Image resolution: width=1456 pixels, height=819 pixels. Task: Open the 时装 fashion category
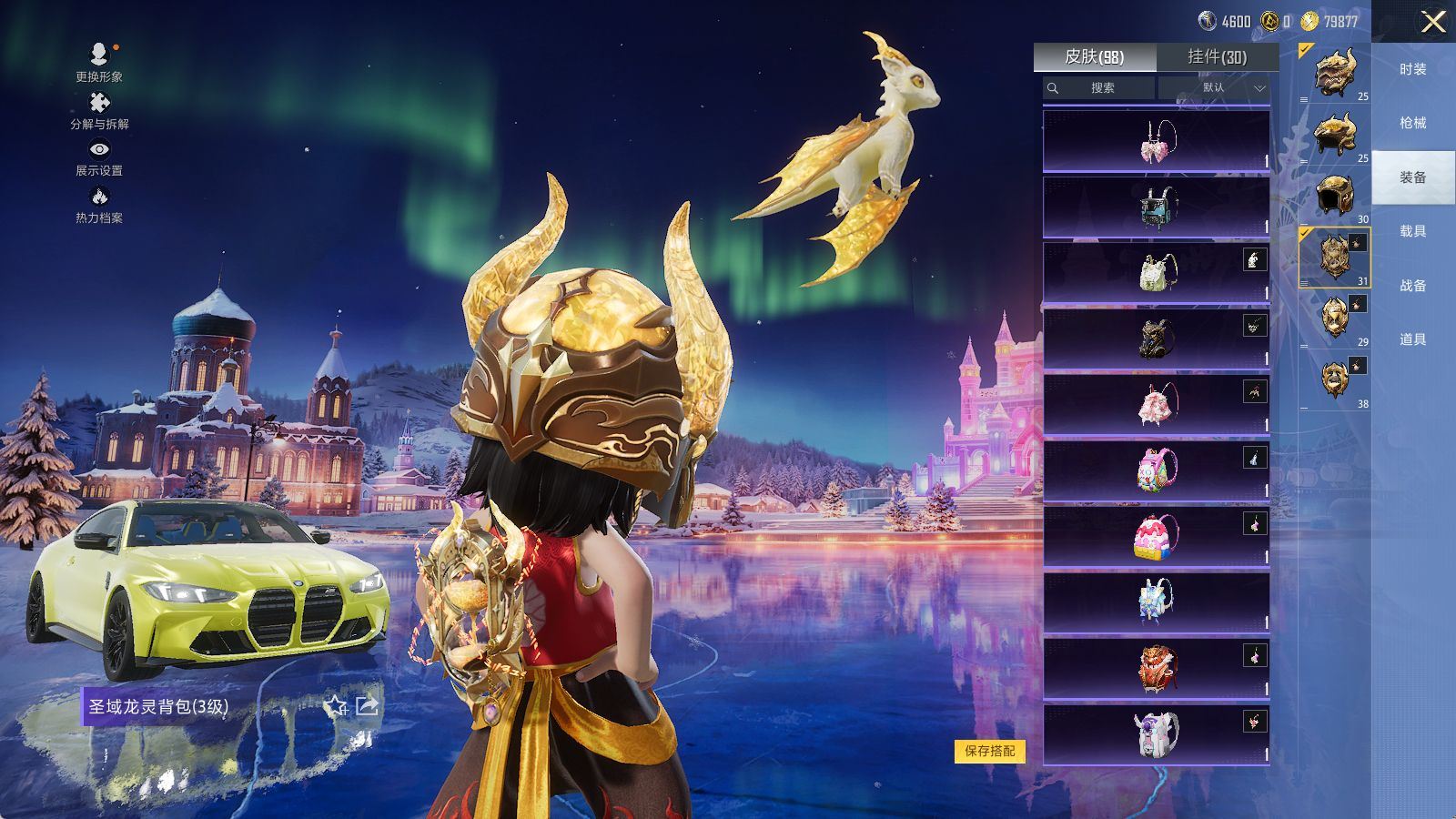(1412, 69)
